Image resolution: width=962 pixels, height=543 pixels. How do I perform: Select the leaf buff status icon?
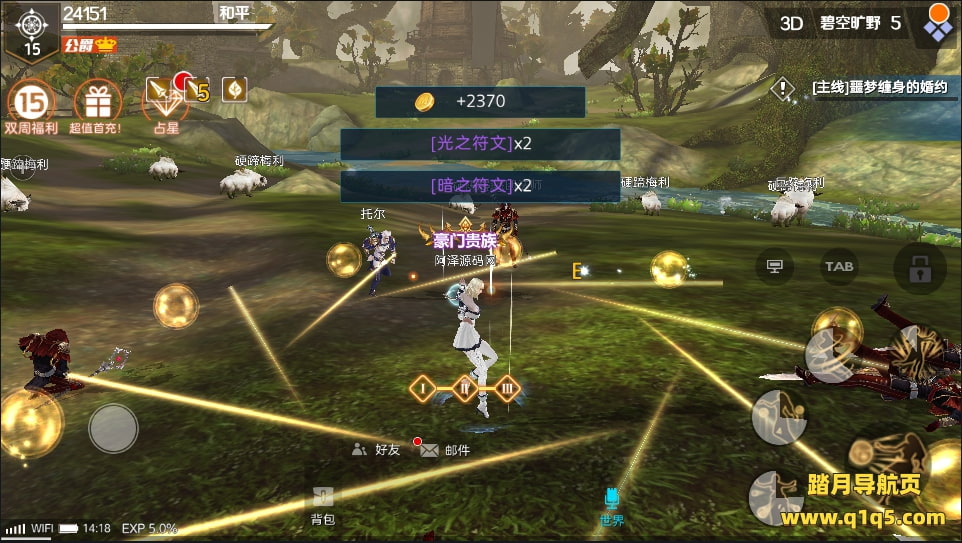(x=234, y=89)
